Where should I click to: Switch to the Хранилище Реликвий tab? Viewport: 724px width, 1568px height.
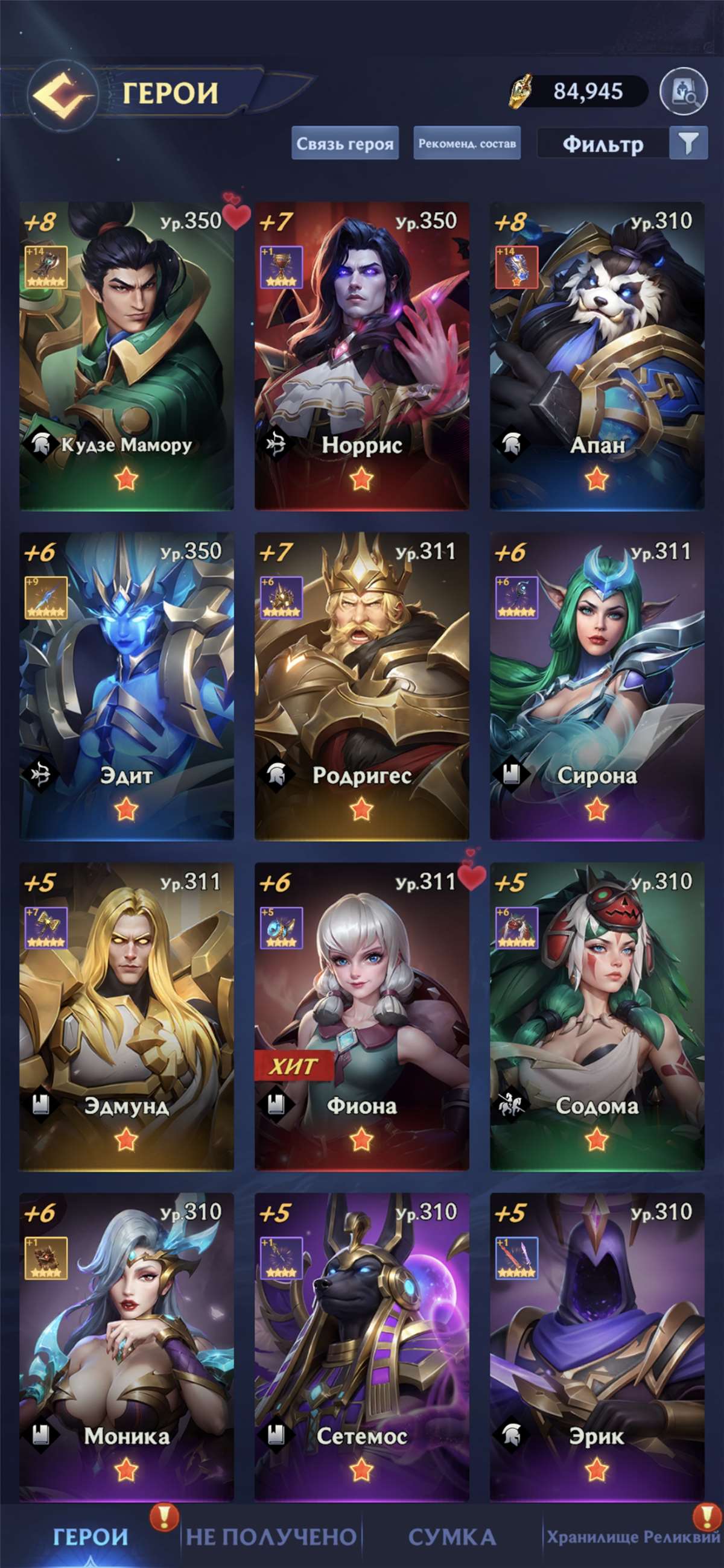pos(634,1537)
